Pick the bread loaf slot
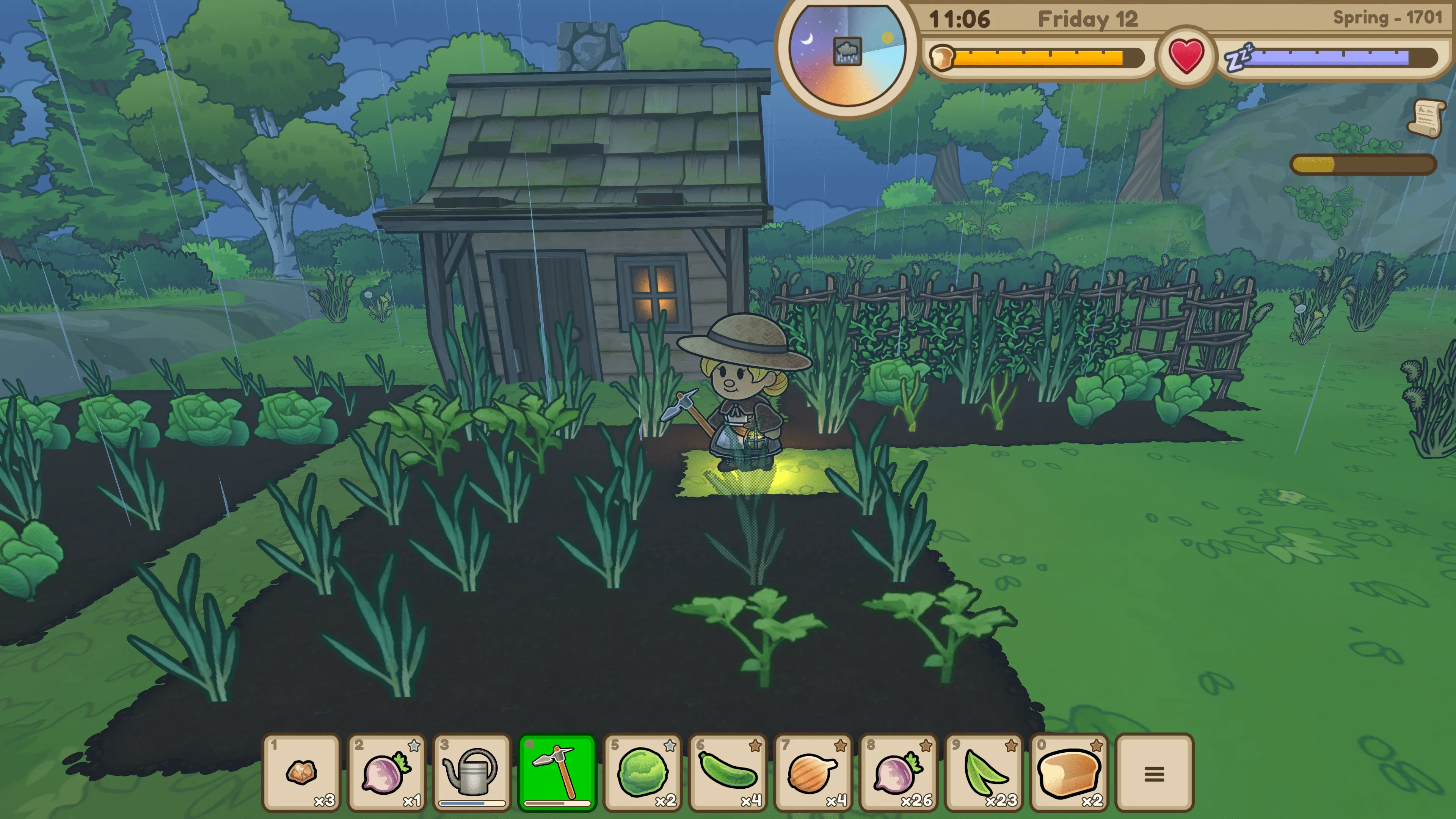1456x819 pixels. pos(1069,772)
